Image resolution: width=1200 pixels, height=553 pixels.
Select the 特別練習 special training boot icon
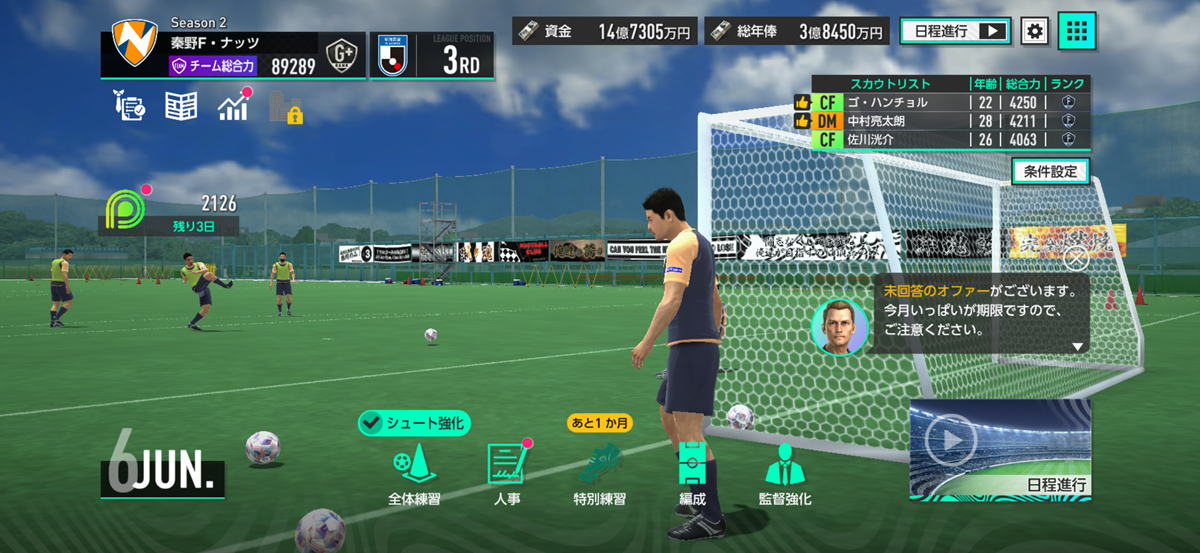(600, 470)
